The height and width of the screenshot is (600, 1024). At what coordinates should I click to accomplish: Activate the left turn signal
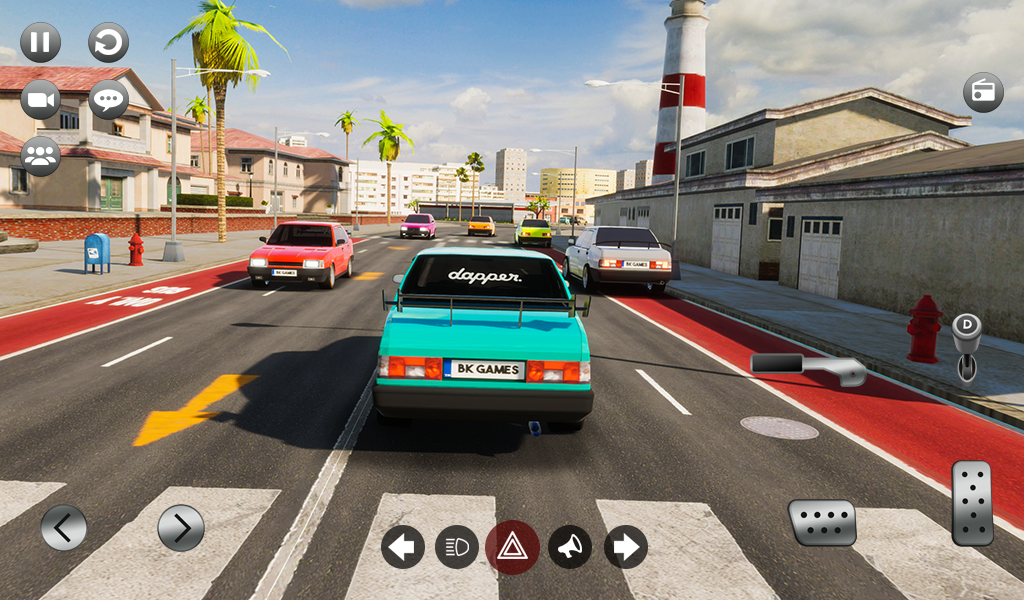point(403,547)
